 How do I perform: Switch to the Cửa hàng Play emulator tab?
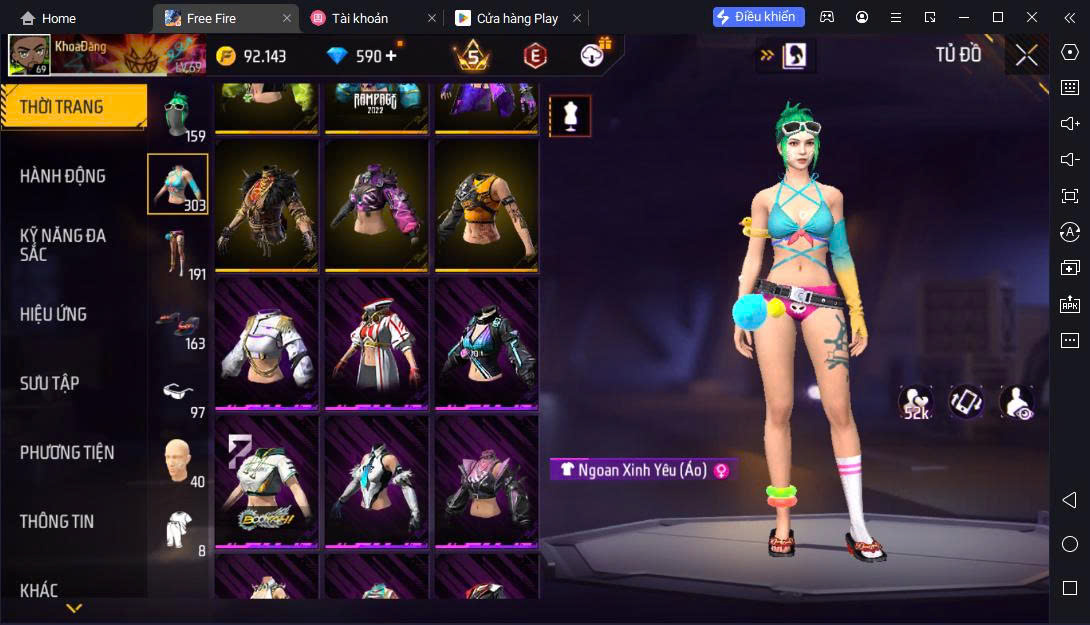coord(519,18)
